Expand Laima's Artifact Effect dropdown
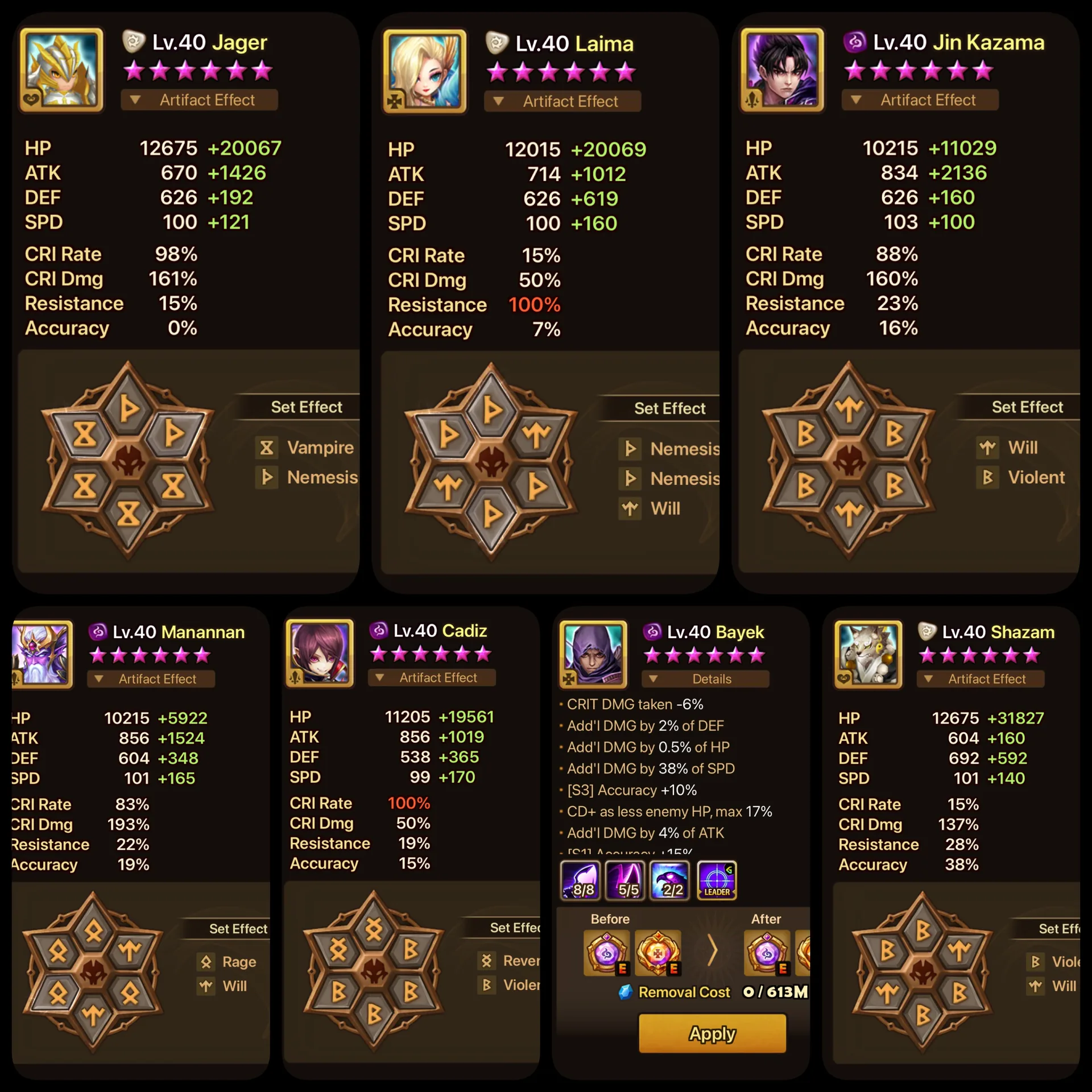This screenshot has width=1092, height=1092. (562, 101)
